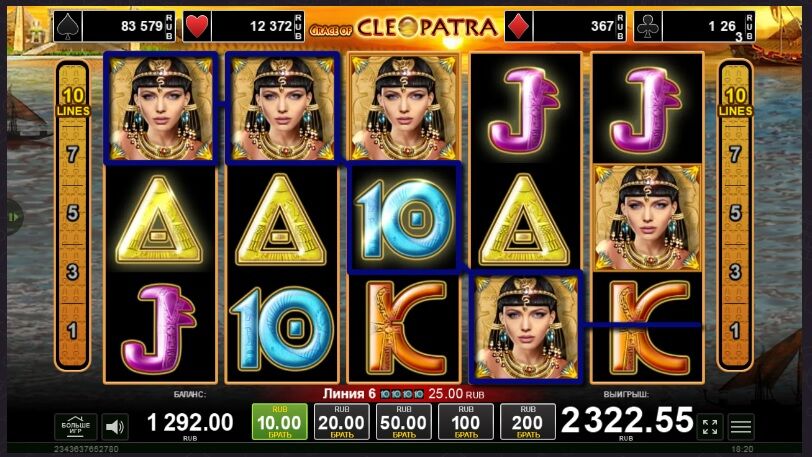812x457 pixels.
Task: Open the hamburger menu
Action: pos(741,427)
